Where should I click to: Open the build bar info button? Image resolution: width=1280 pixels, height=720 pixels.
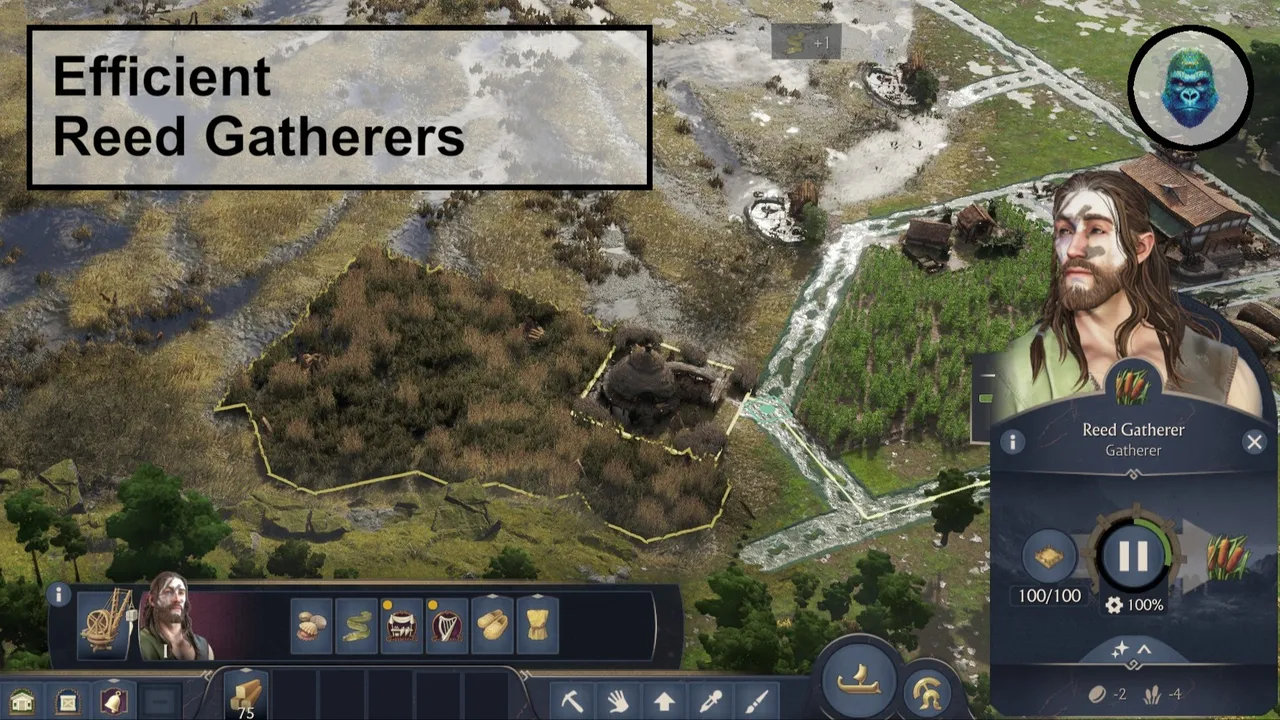point(59,596)
